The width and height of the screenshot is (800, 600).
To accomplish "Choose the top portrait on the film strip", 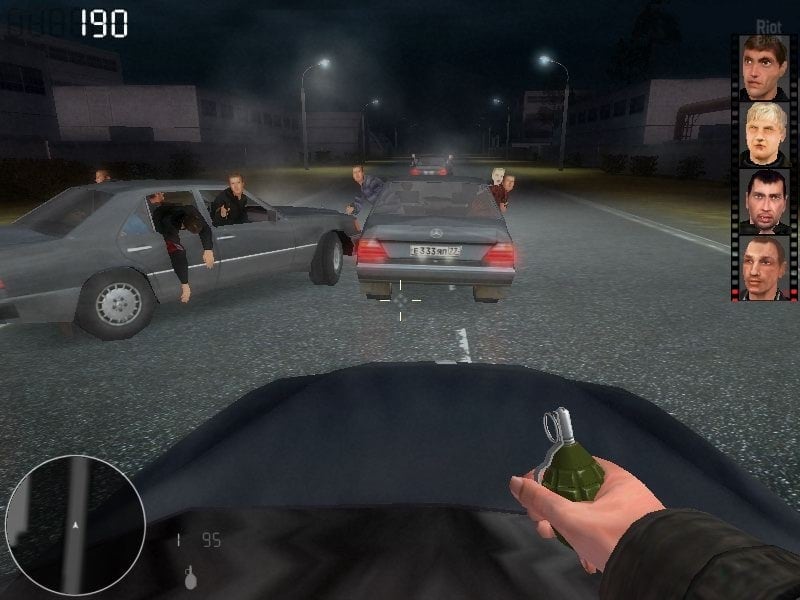I will tap(764, 67).
